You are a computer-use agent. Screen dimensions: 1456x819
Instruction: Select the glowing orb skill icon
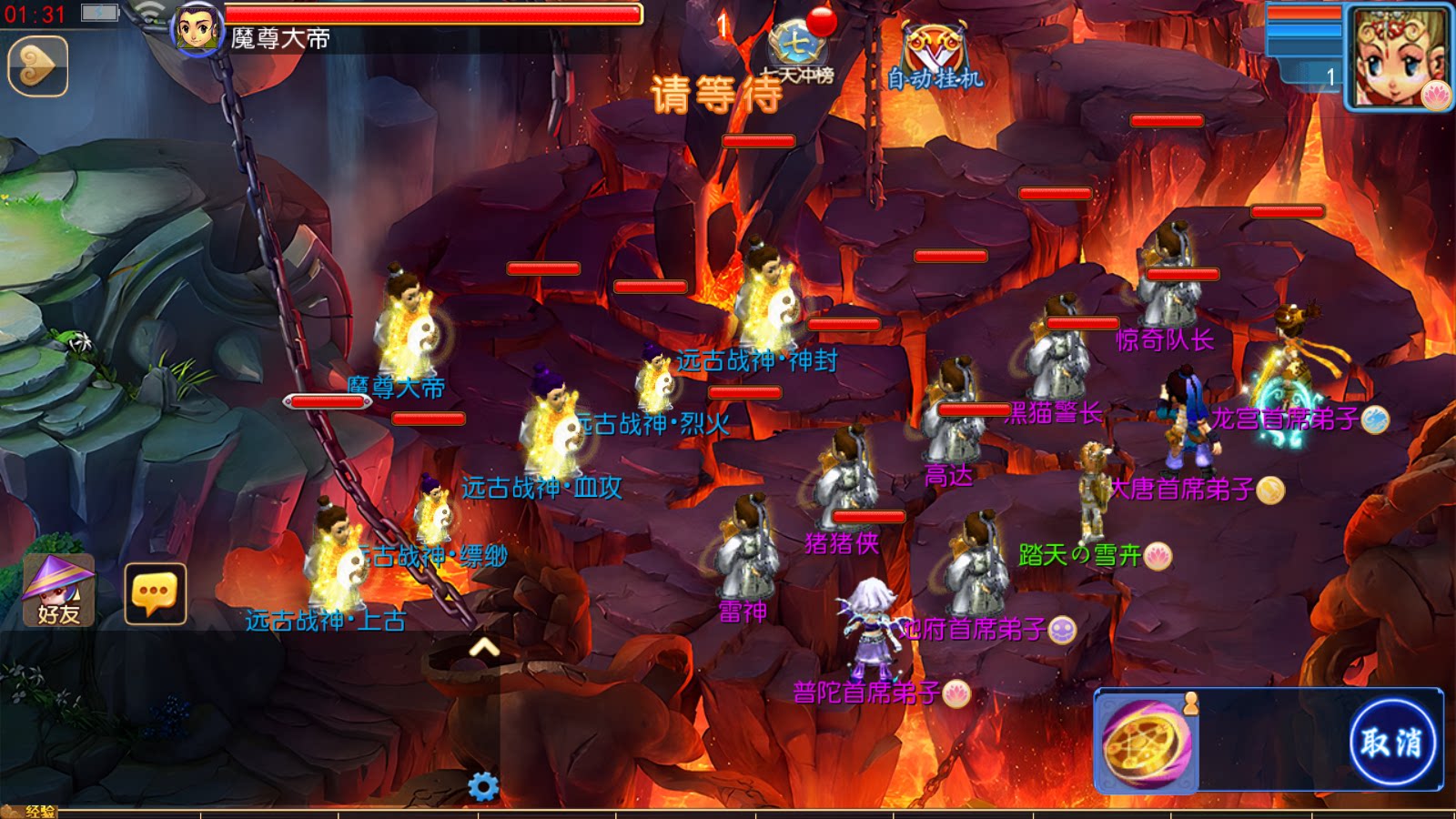(1146, 743)
